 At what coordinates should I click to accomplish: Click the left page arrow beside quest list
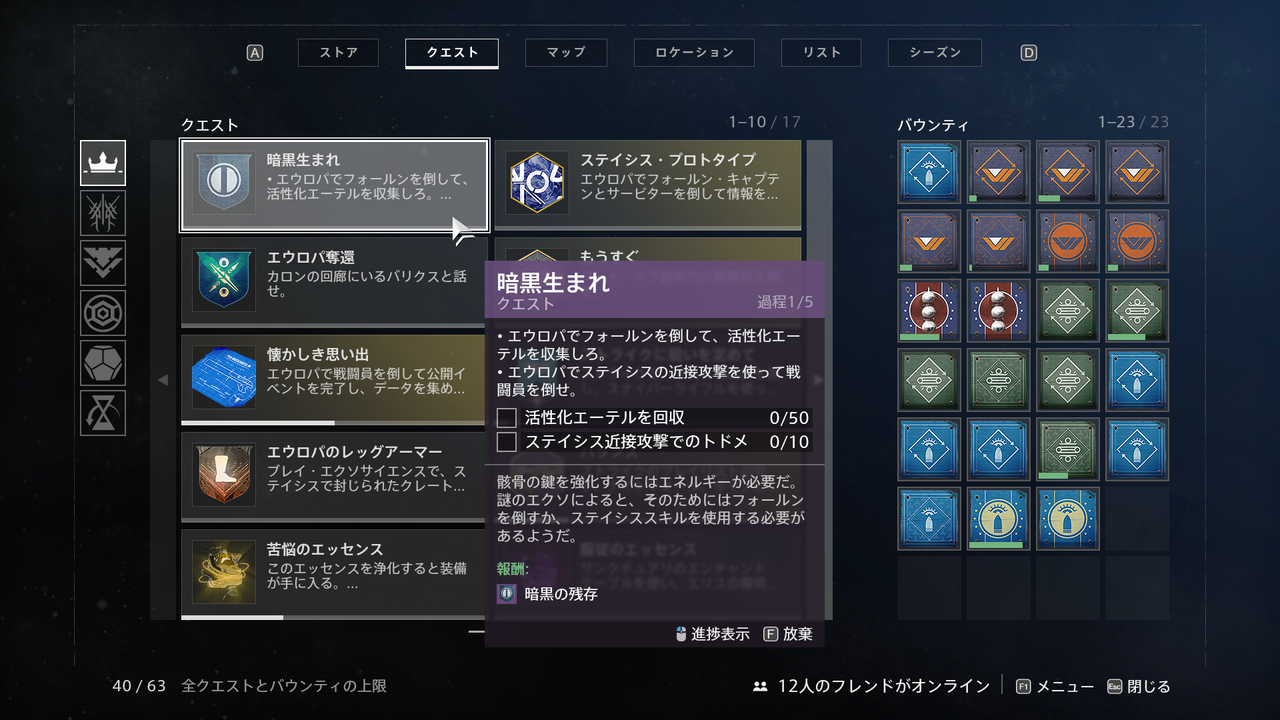(x=161, y=380)
